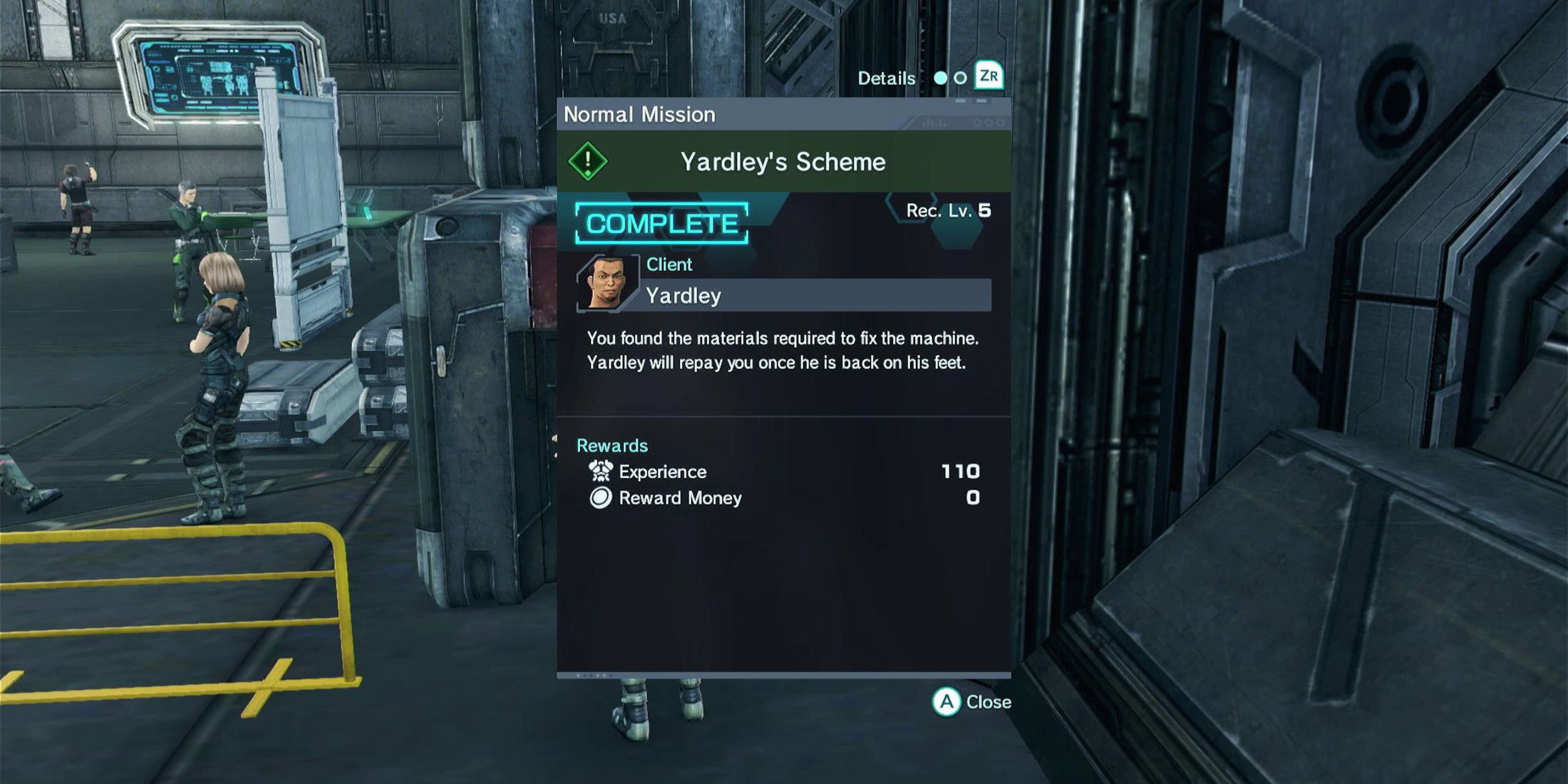Click the green exclamation mission icon
Image resolution: width=1568 pixels, height=784 pixels.
click(587, 161)
